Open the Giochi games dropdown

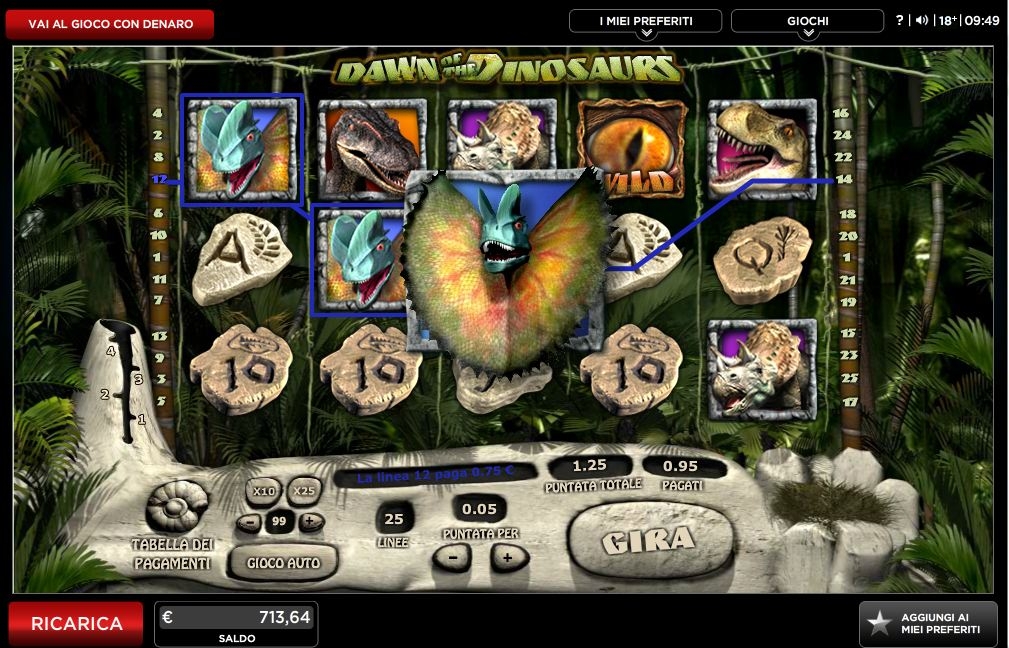pos(807,22)
